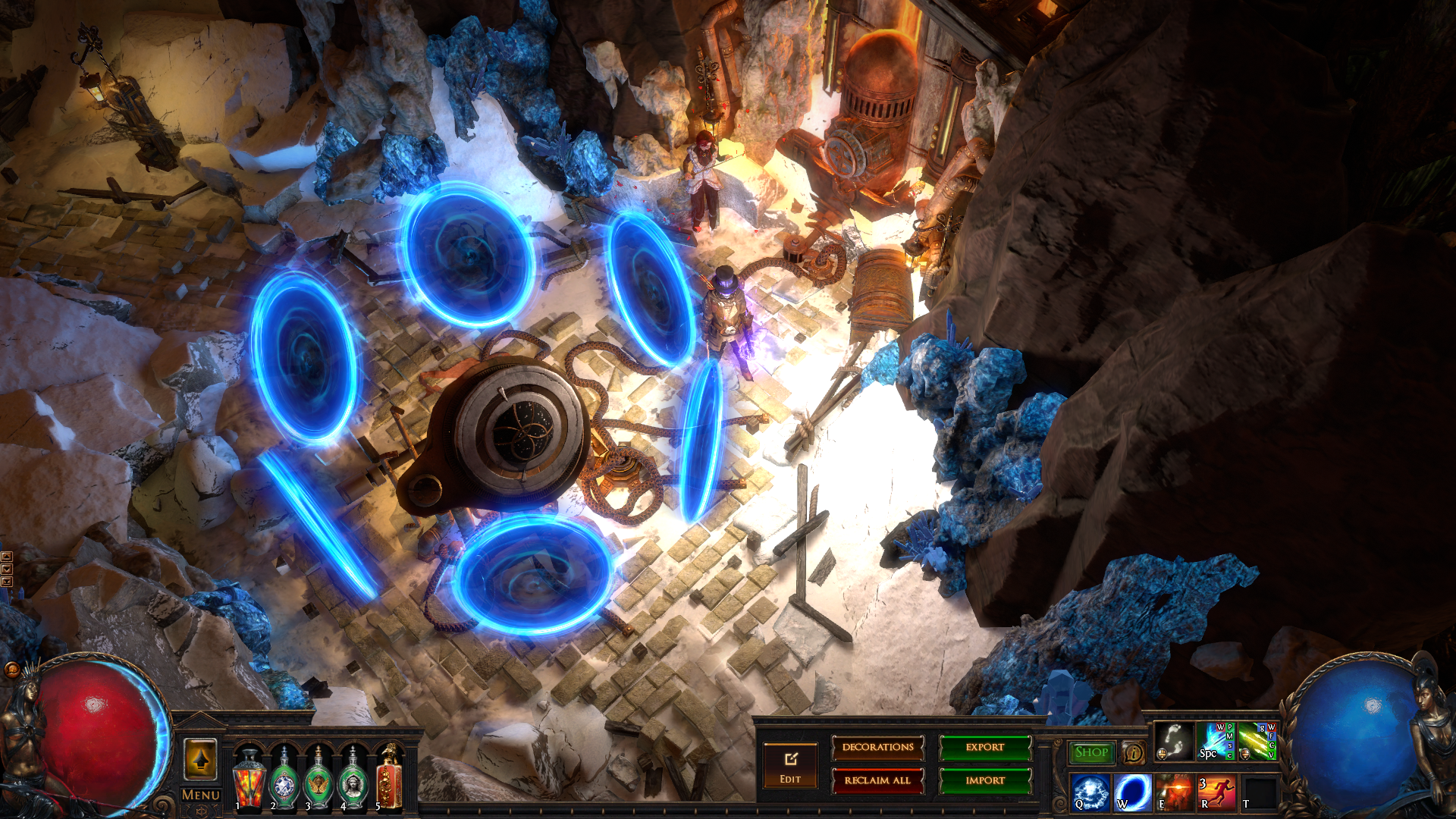Import a hideout layout

pos(985,780)
